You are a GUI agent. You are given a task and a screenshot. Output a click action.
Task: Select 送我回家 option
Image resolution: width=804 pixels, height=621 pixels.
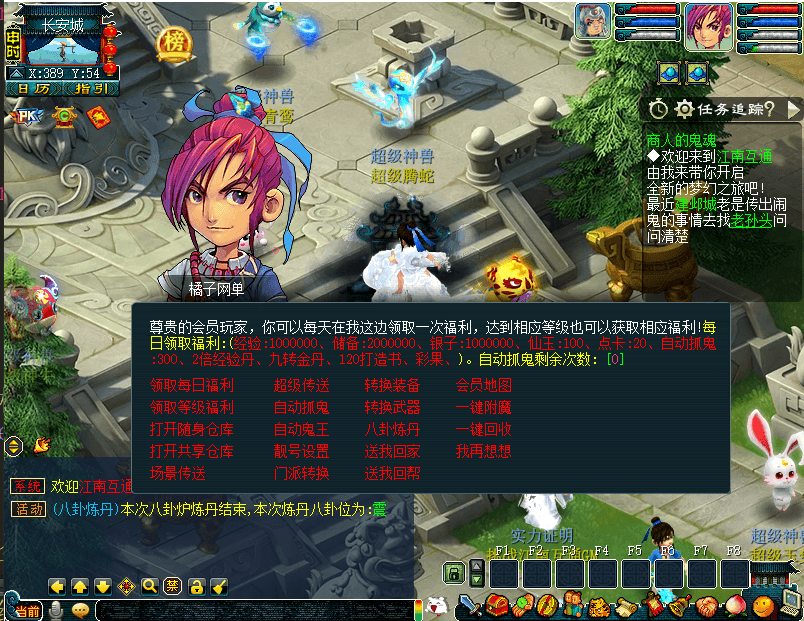pos(392,451)
